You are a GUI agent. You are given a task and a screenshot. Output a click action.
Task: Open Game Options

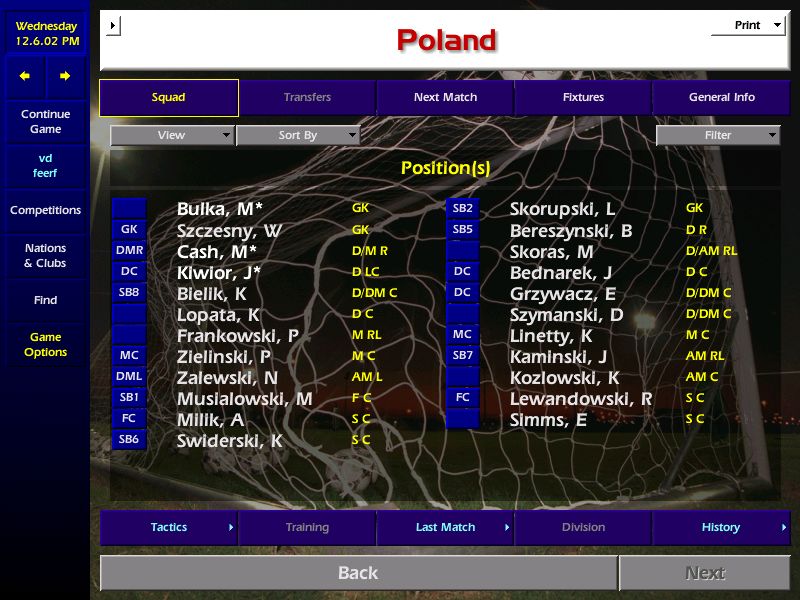pos(45,345)
